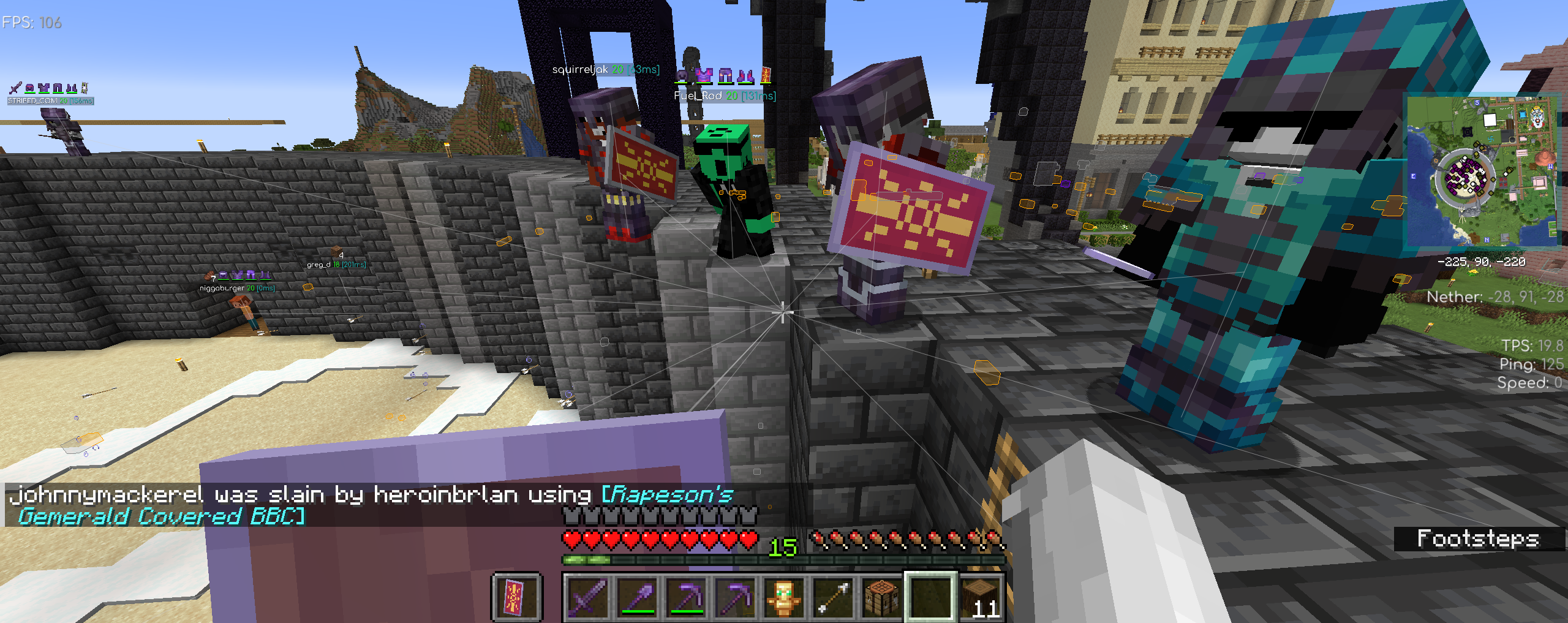Click the offhand shield slot
The height and width of the screenshot is (623, 1568).
(516, 596)
